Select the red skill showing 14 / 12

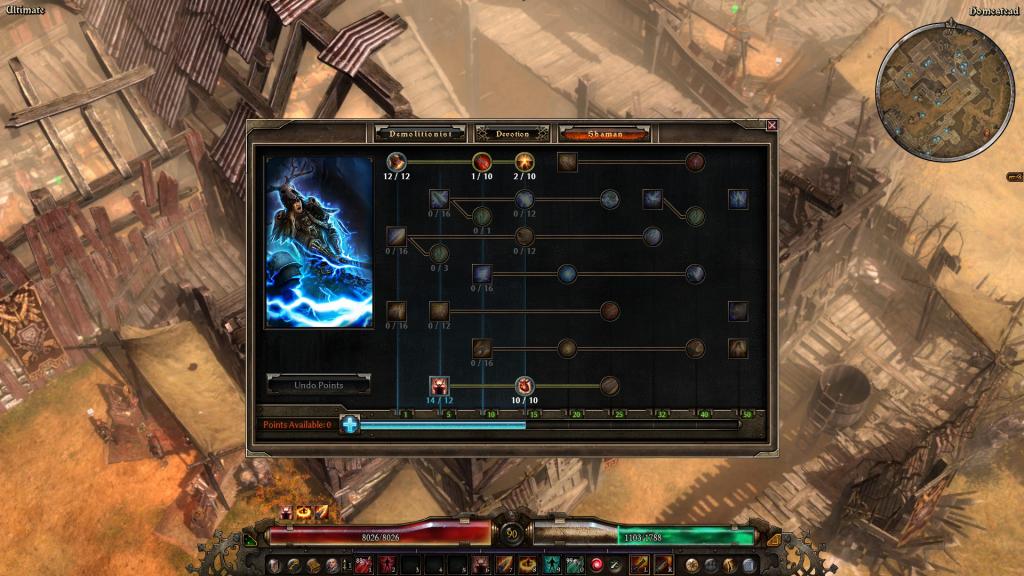[439, 386]
